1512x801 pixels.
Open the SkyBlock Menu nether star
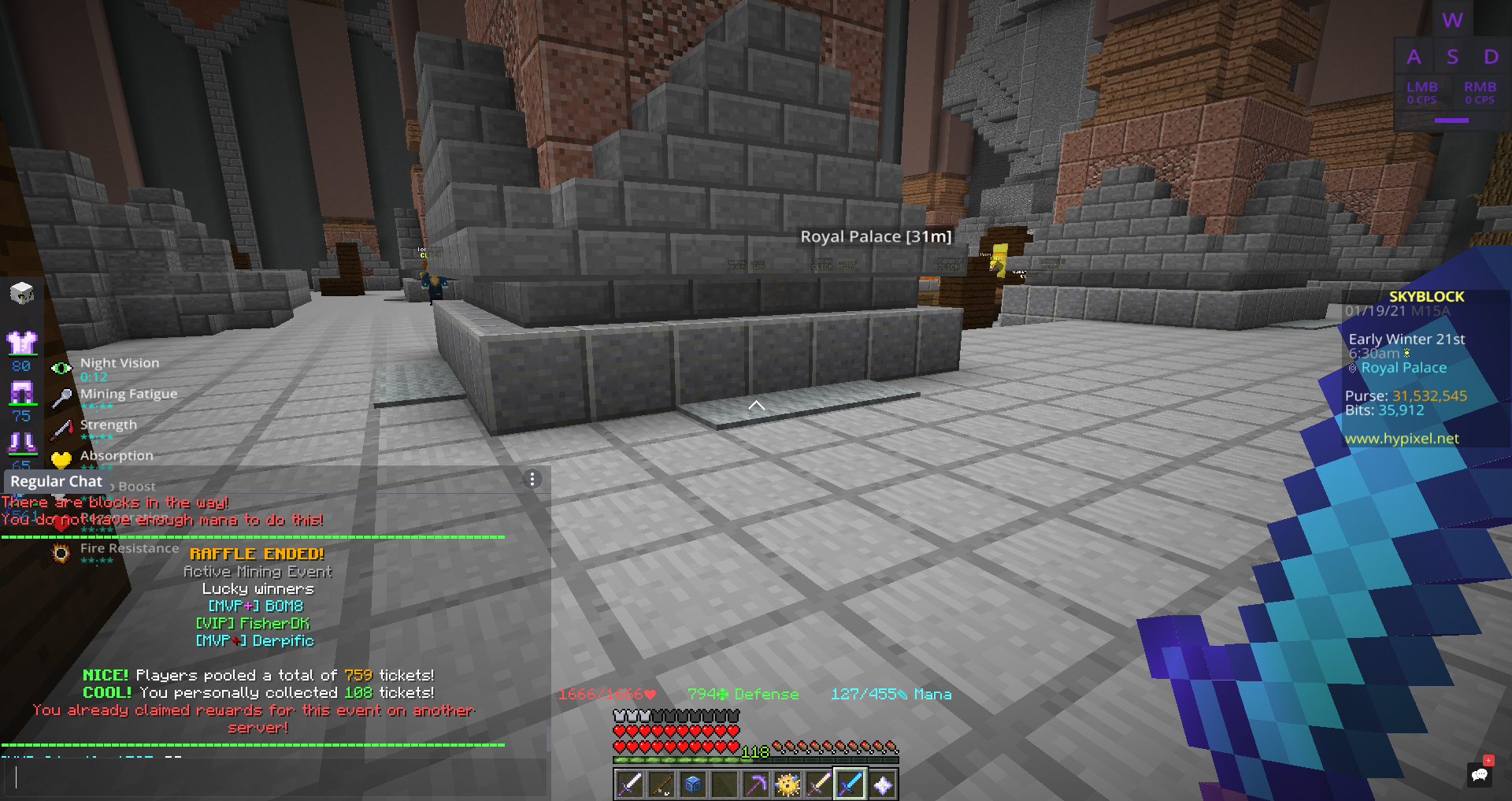pyautogui.click(x=883, y=785)
